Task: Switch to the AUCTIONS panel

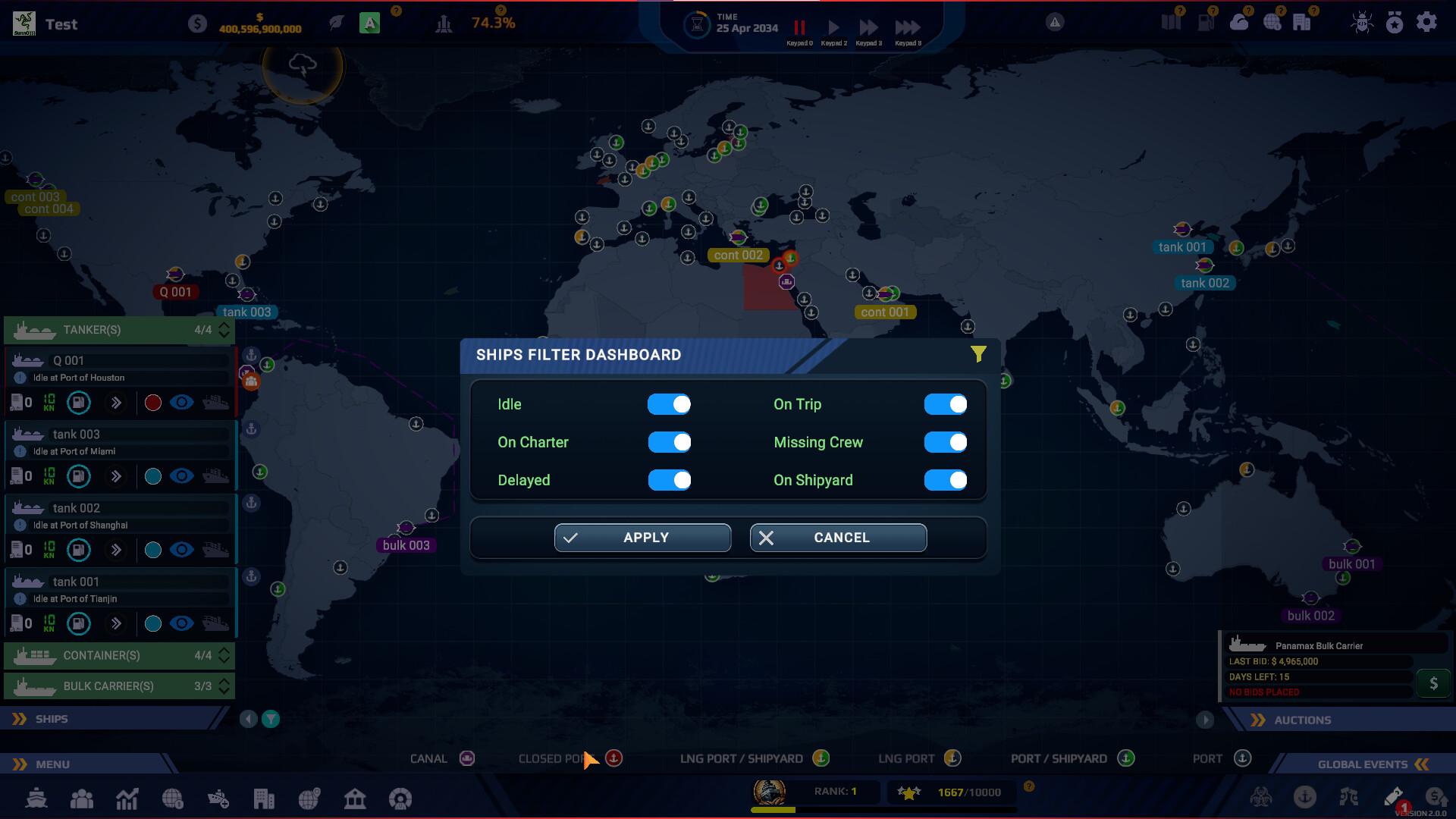Action: [1303, 720]
